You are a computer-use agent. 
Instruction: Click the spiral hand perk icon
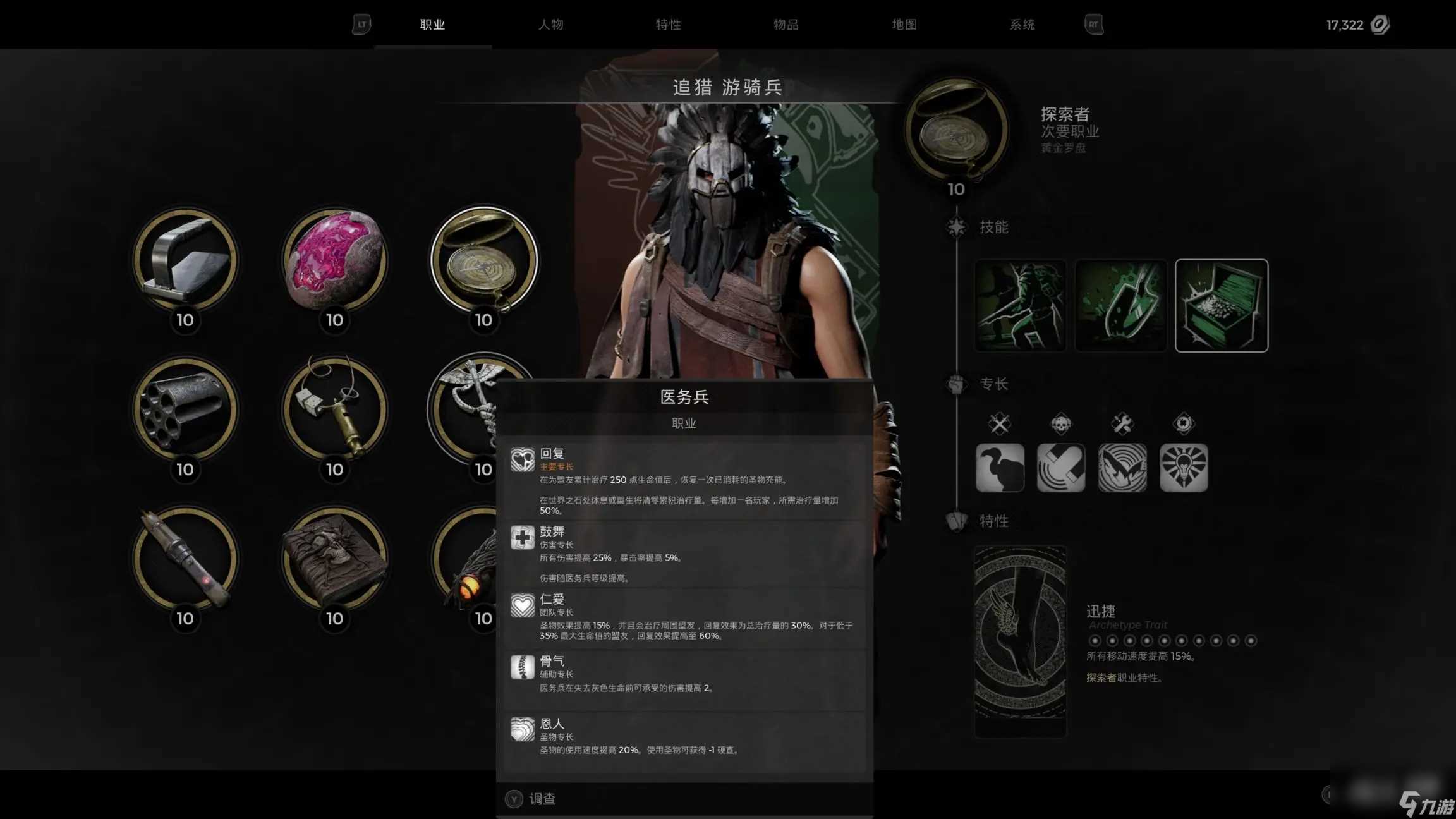pyautogui.click(x=1122, y=468)
